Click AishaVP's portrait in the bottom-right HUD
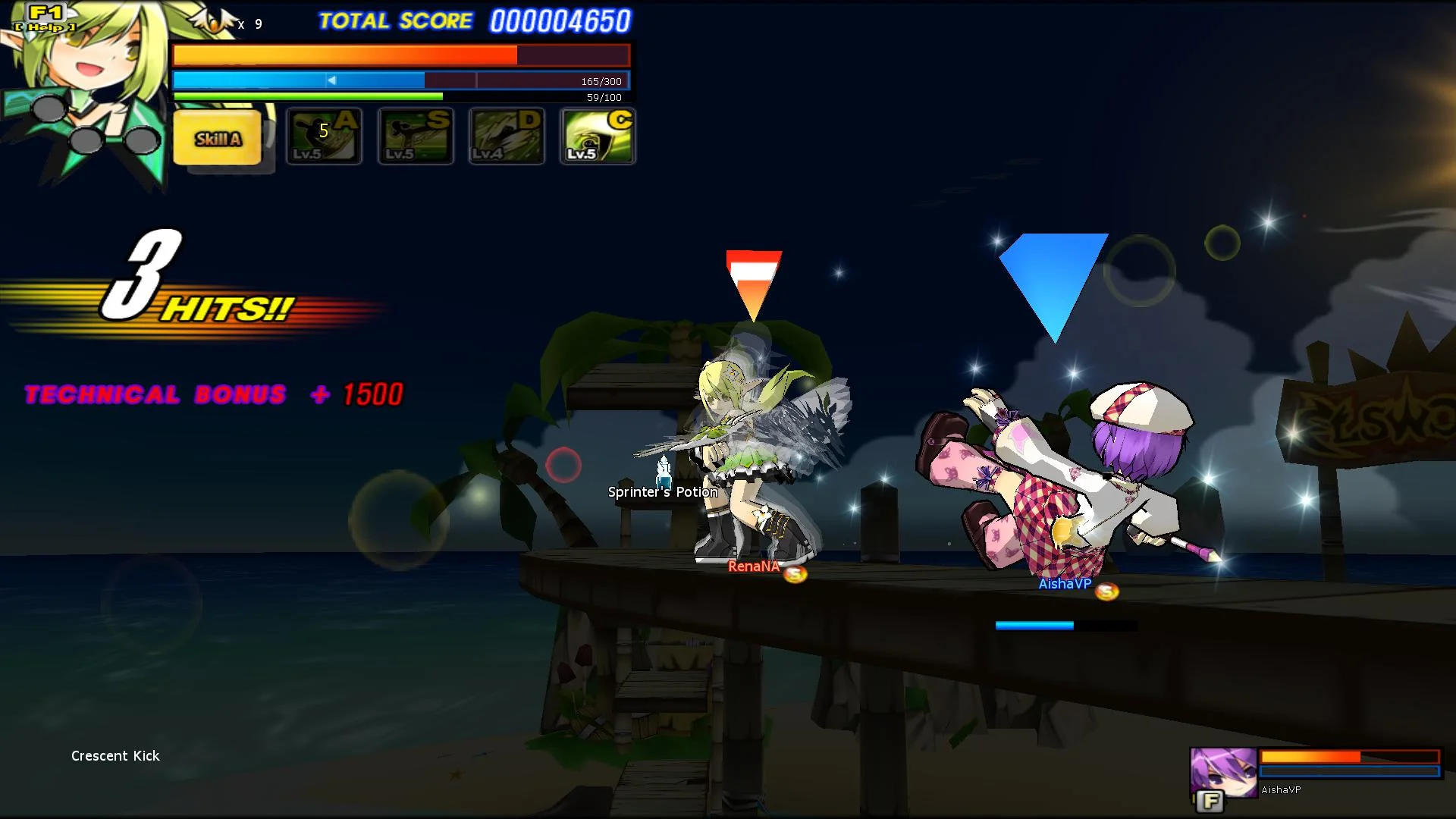This screenshot has width=1456, height=819. (x=1222, y=773)
